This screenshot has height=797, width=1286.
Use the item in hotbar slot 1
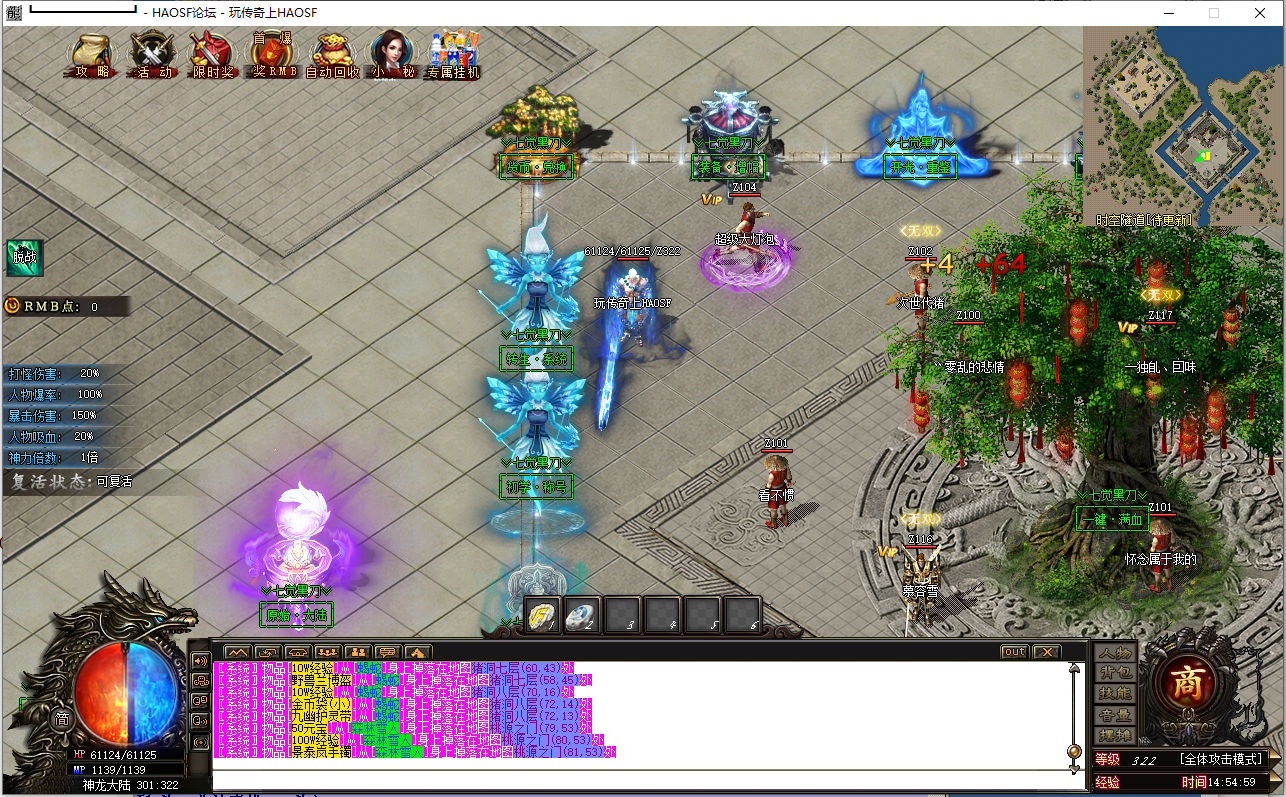(x=544, y=616)
